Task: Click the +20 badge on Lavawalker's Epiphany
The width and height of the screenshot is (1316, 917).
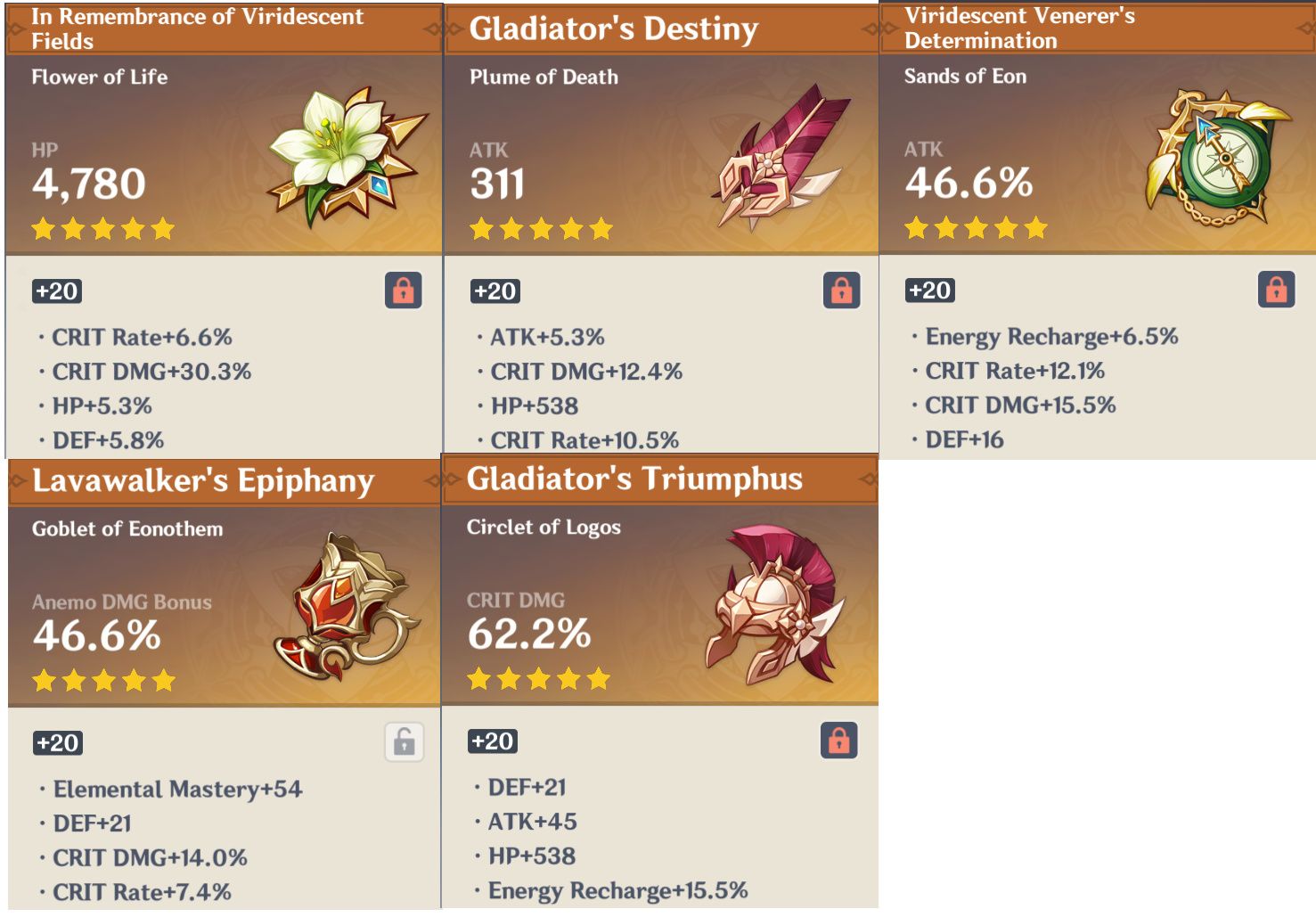Action: click(56, 742)
